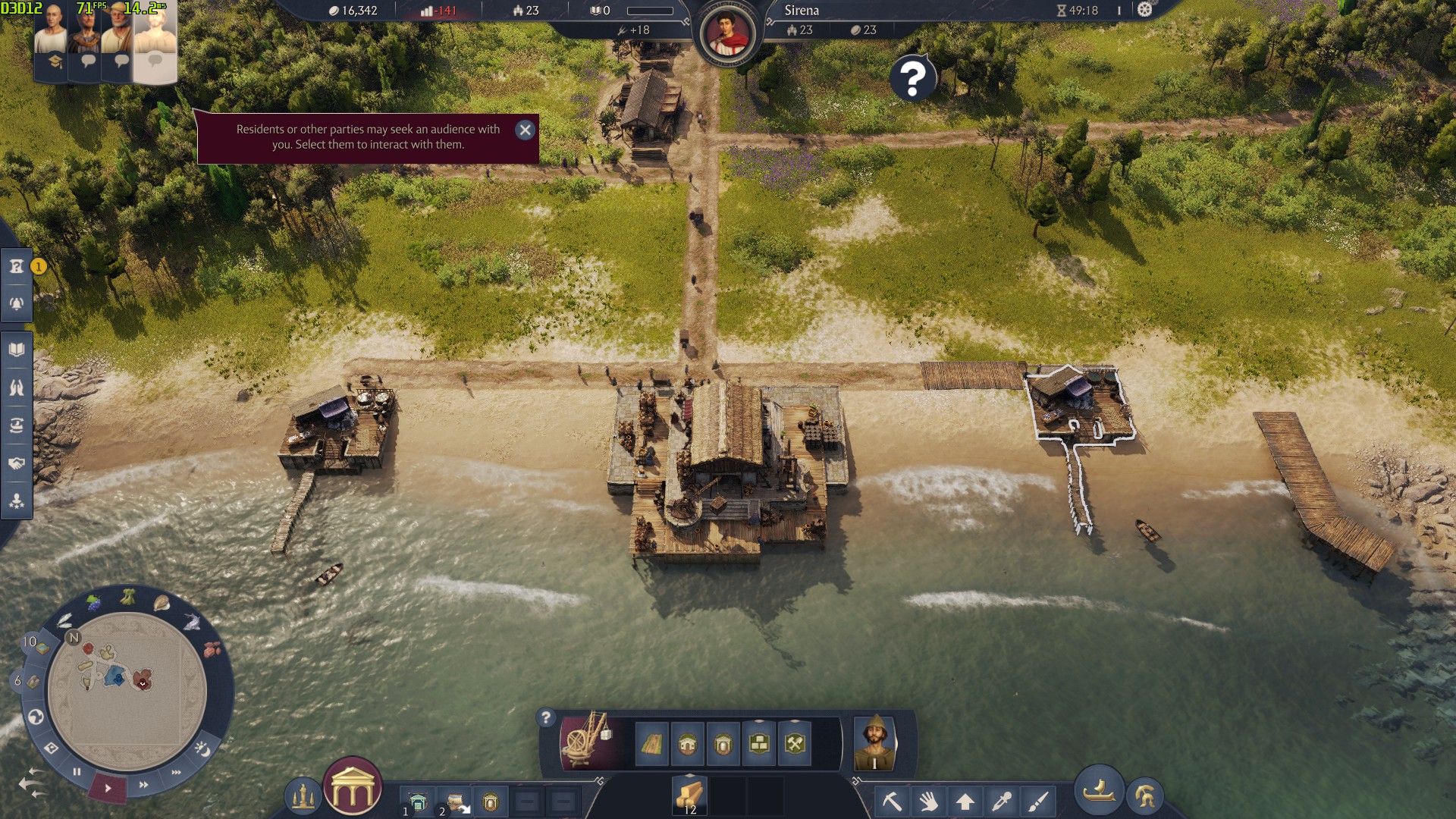
Task: Pause the game speed
Action: (x=77, y=772)
